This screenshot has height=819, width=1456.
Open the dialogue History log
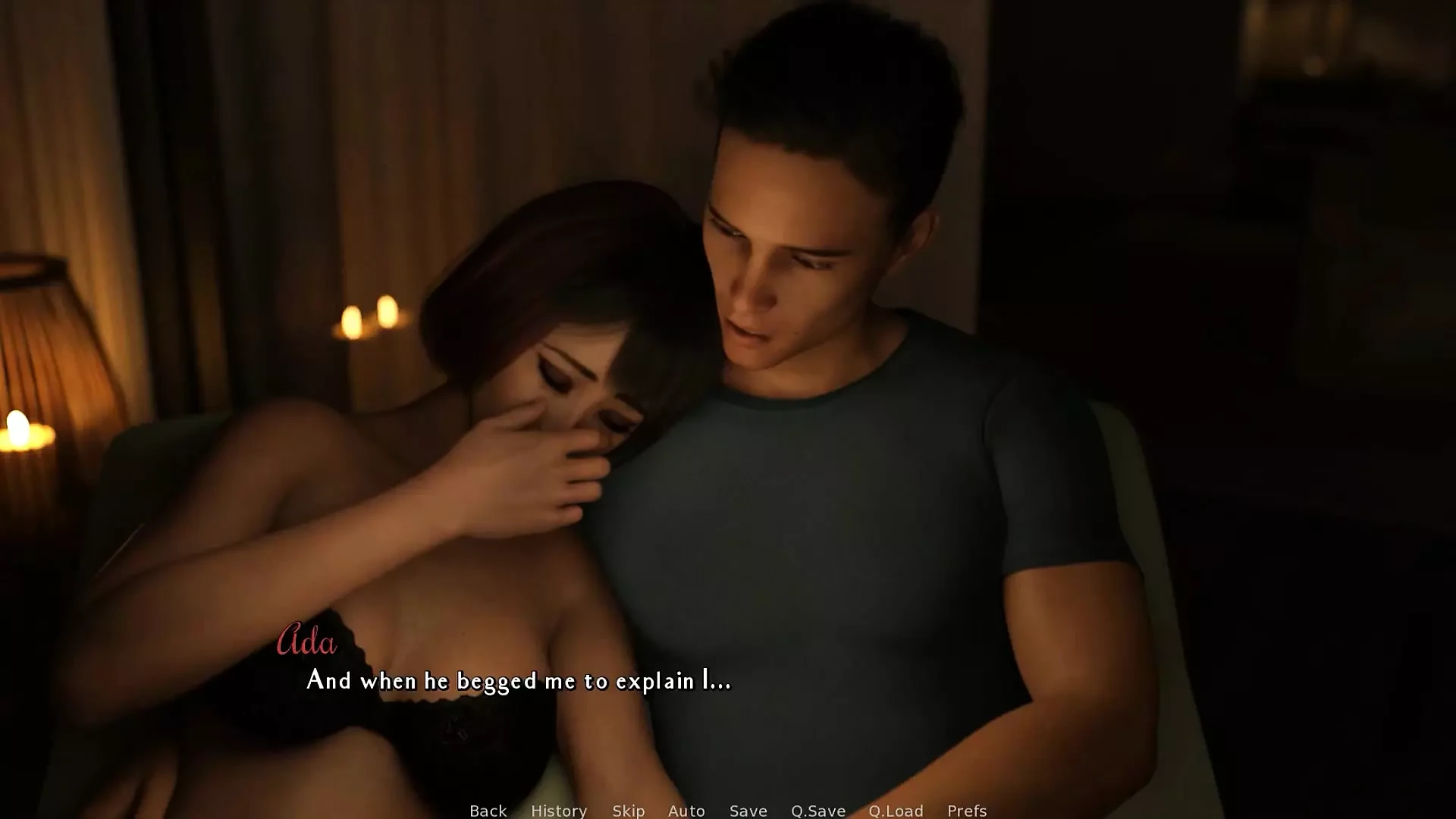pyautogui.click(x=559, y=811)
